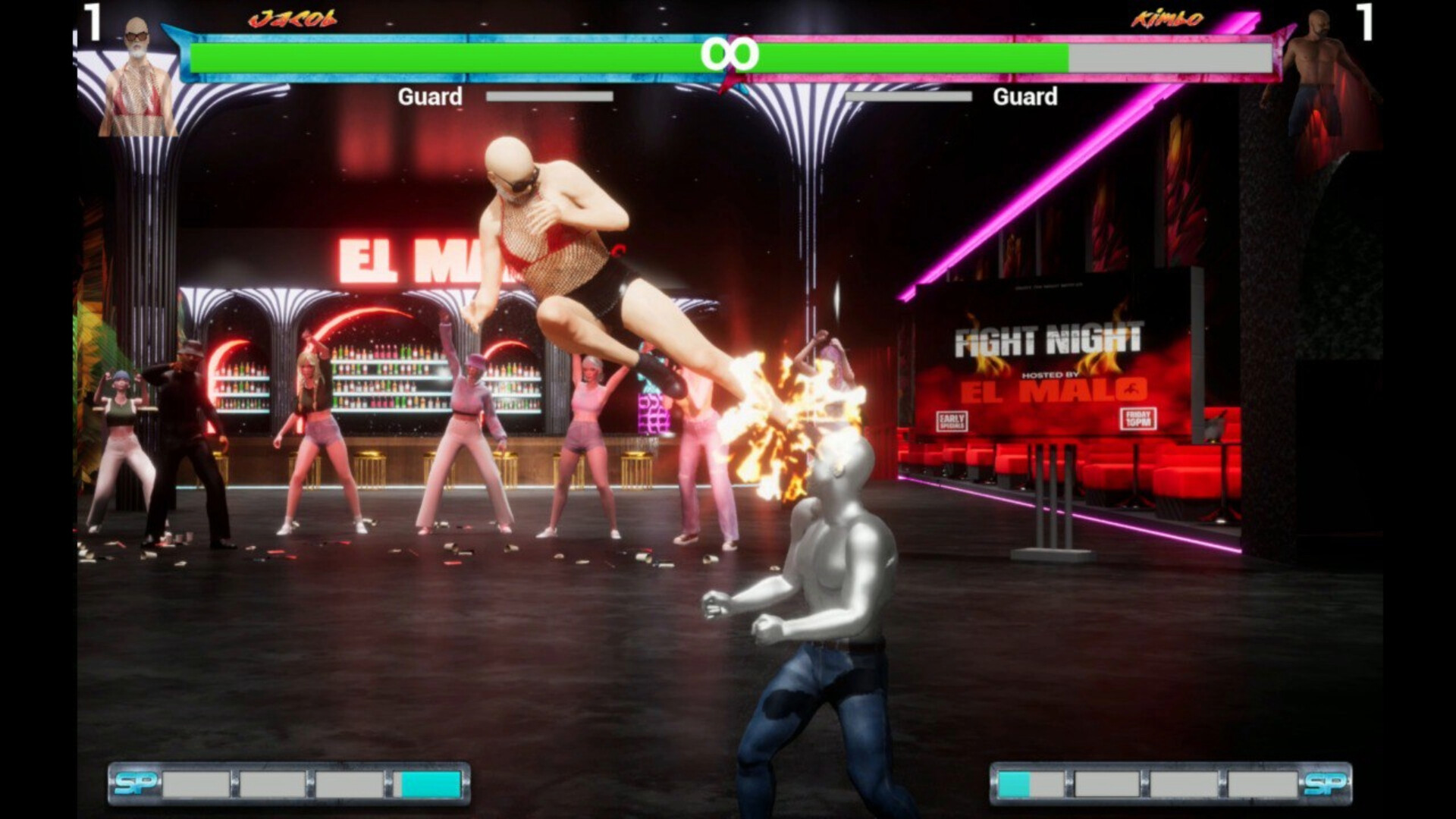Click the left Guard text label
This screenshot has width=1456, height=819.
pos(432,97)
